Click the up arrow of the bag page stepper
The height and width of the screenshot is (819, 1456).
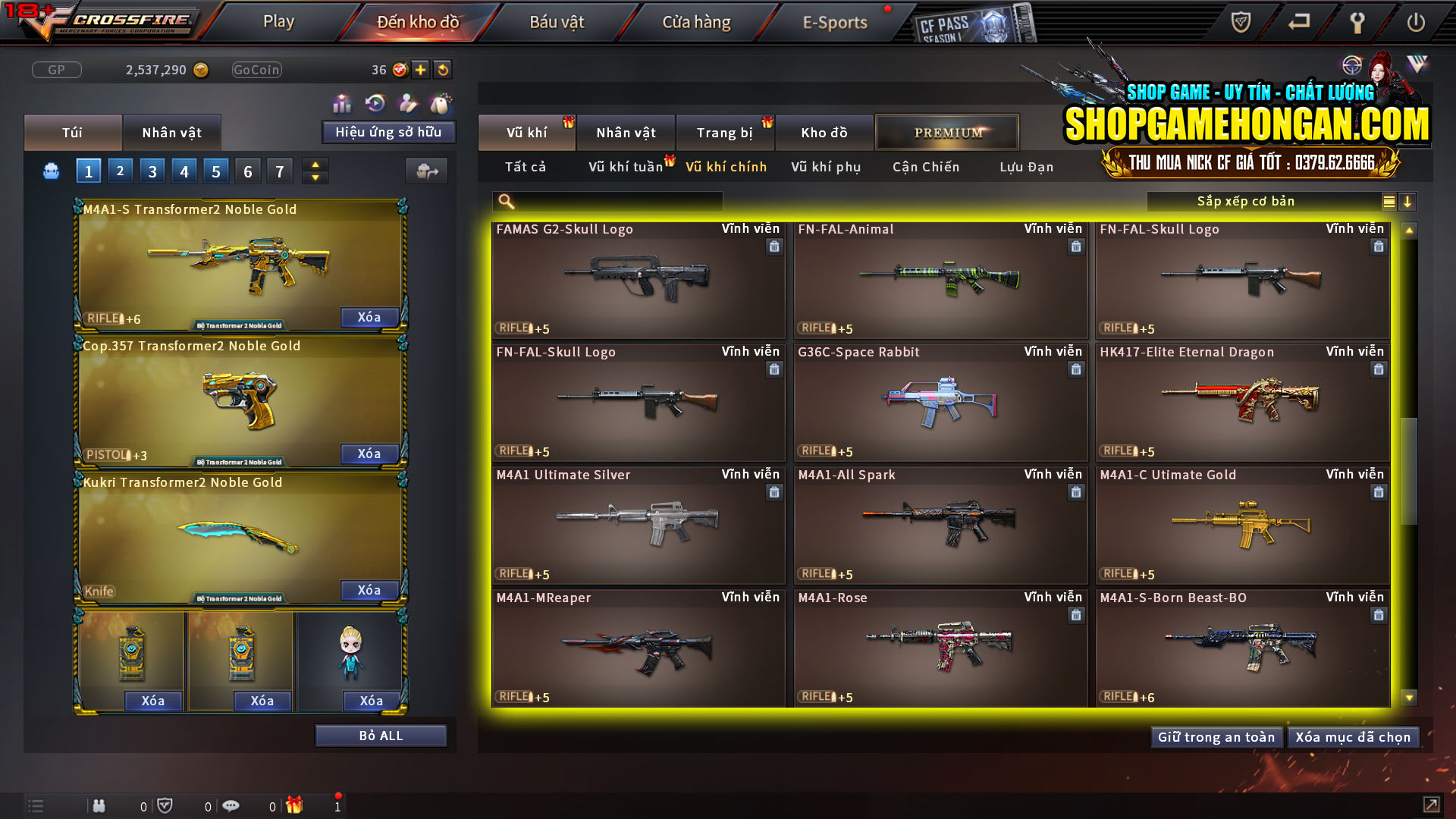314,165
